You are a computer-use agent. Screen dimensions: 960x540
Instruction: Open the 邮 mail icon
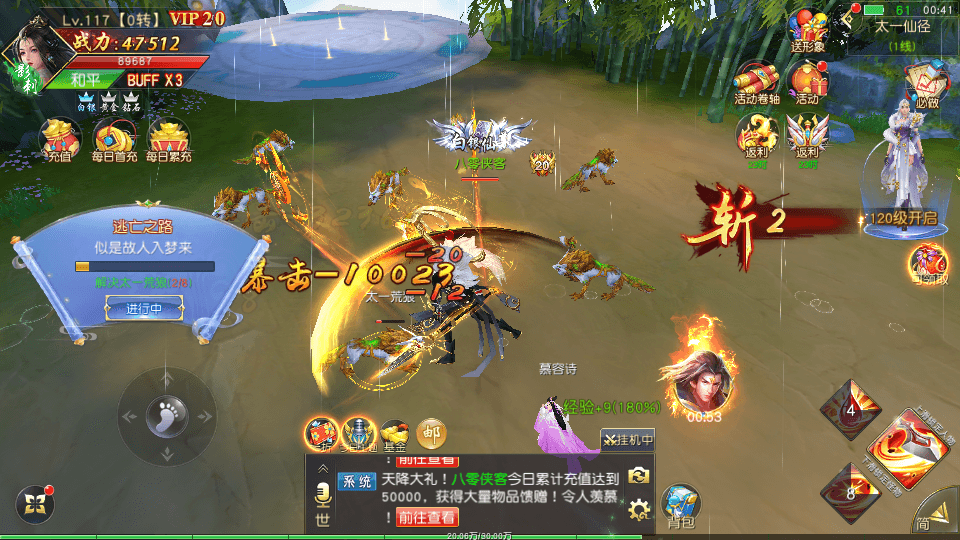[431, 433]
